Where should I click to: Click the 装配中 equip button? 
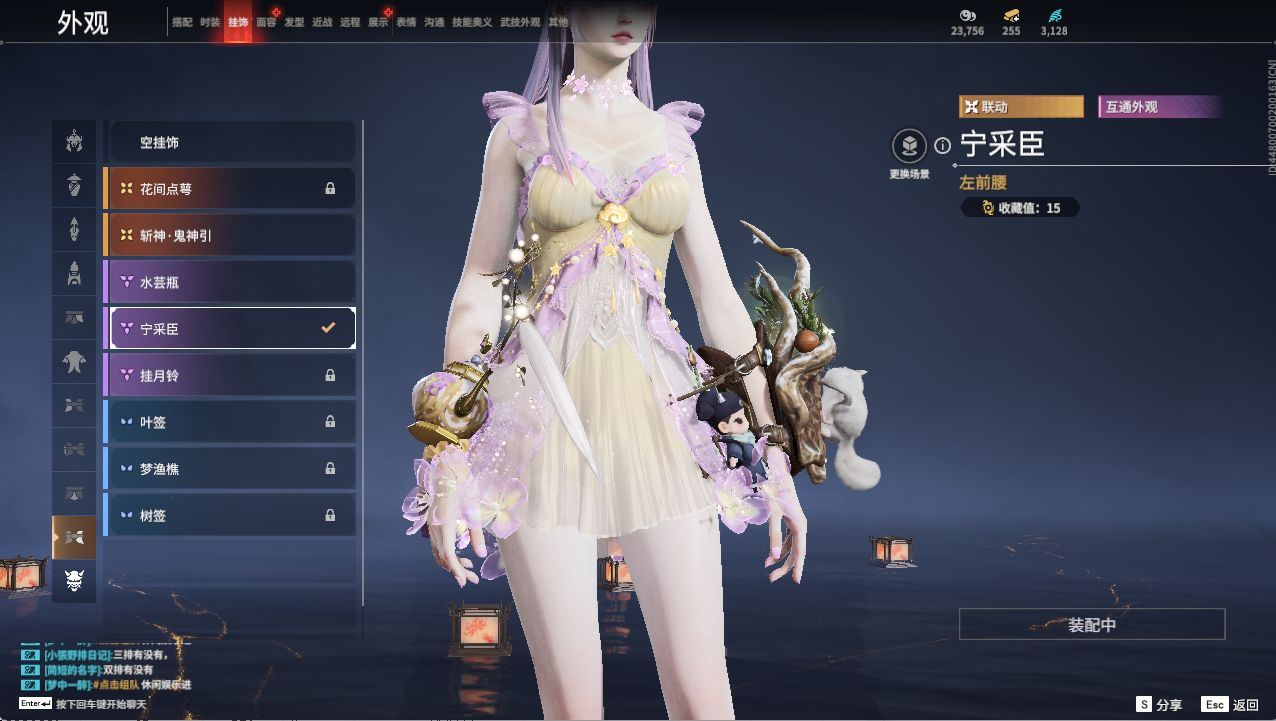(x=1092, y=625)
